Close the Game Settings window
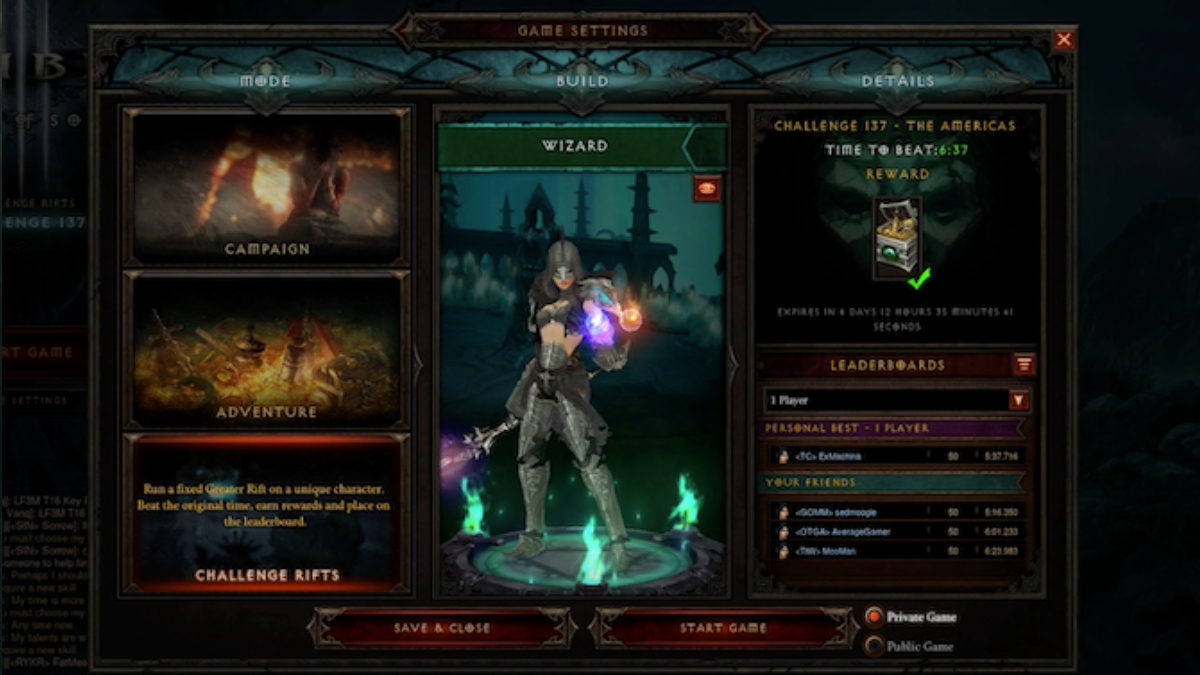 coord(1064,40)
